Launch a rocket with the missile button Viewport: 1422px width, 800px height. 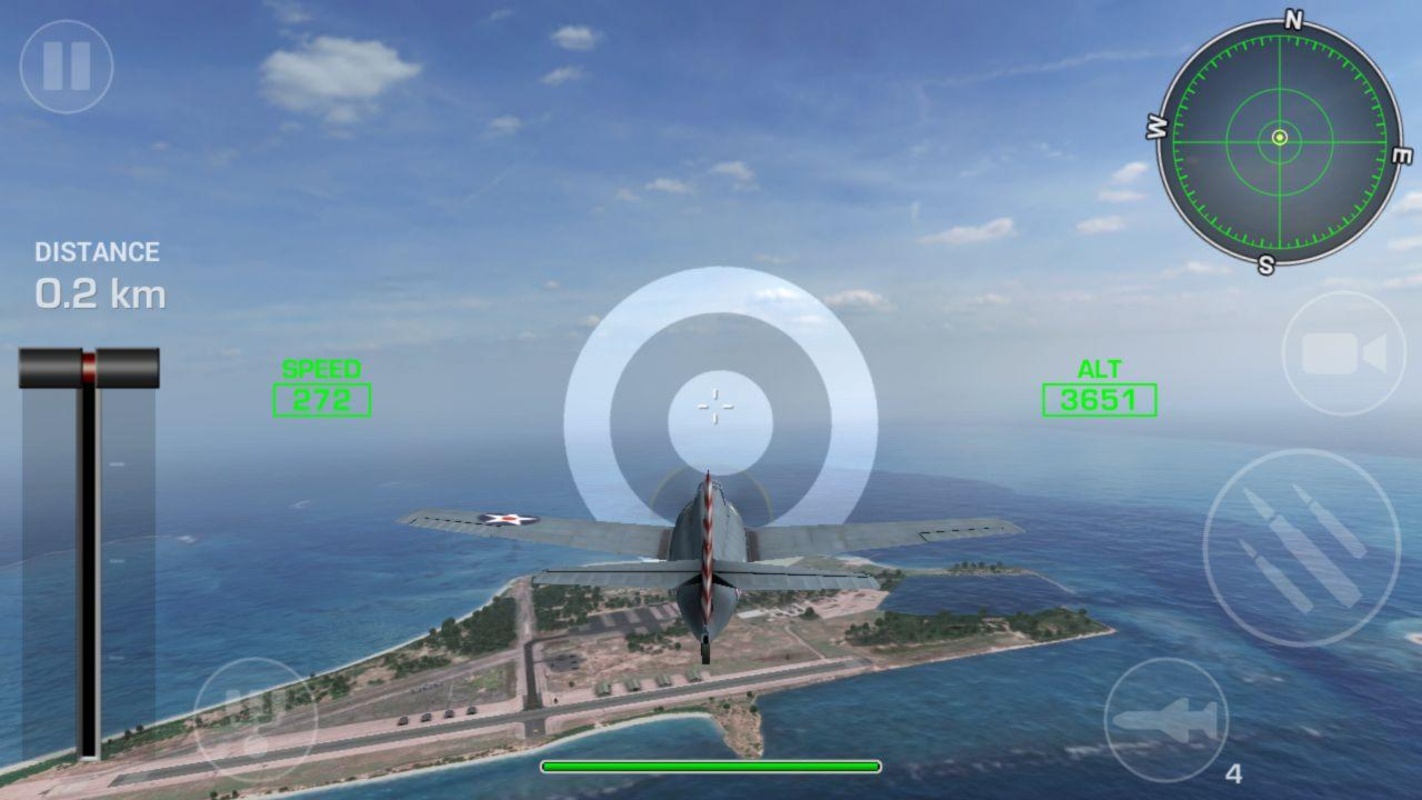(1166, 721)
